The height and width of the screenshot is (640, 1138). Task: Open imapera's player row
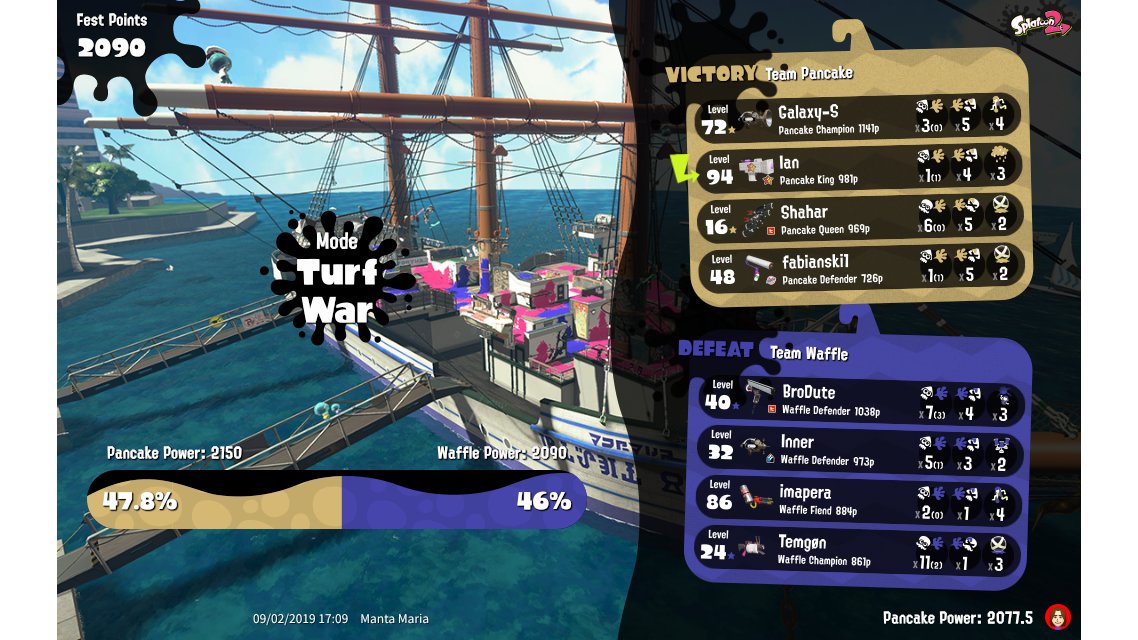point(859,500)
